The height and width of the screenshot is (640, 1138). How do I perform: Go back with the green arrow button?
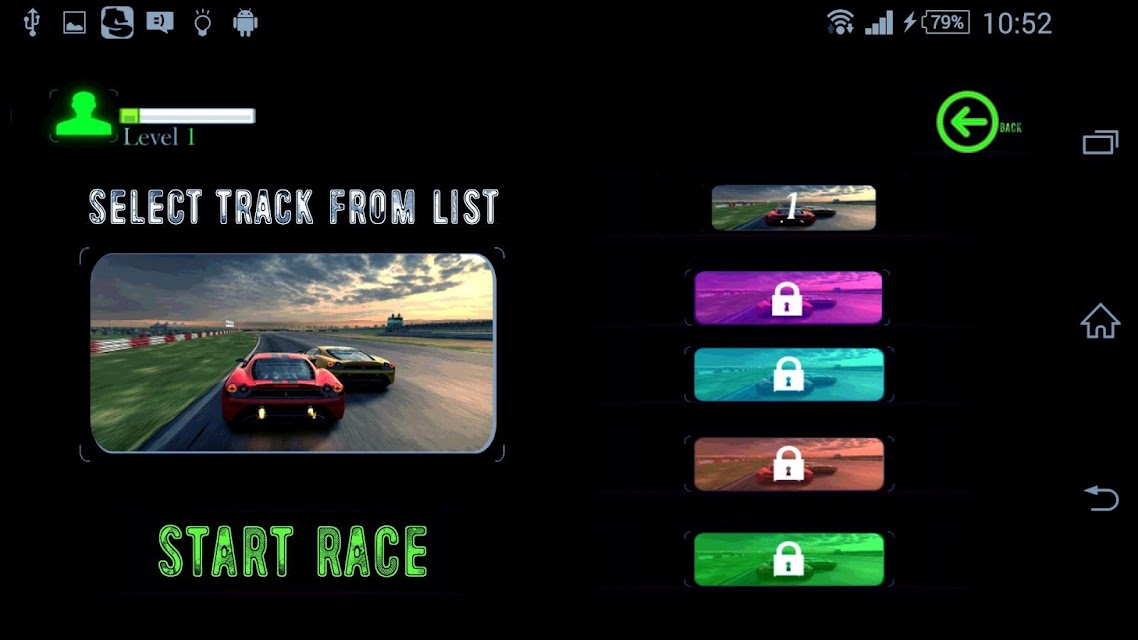967,123
